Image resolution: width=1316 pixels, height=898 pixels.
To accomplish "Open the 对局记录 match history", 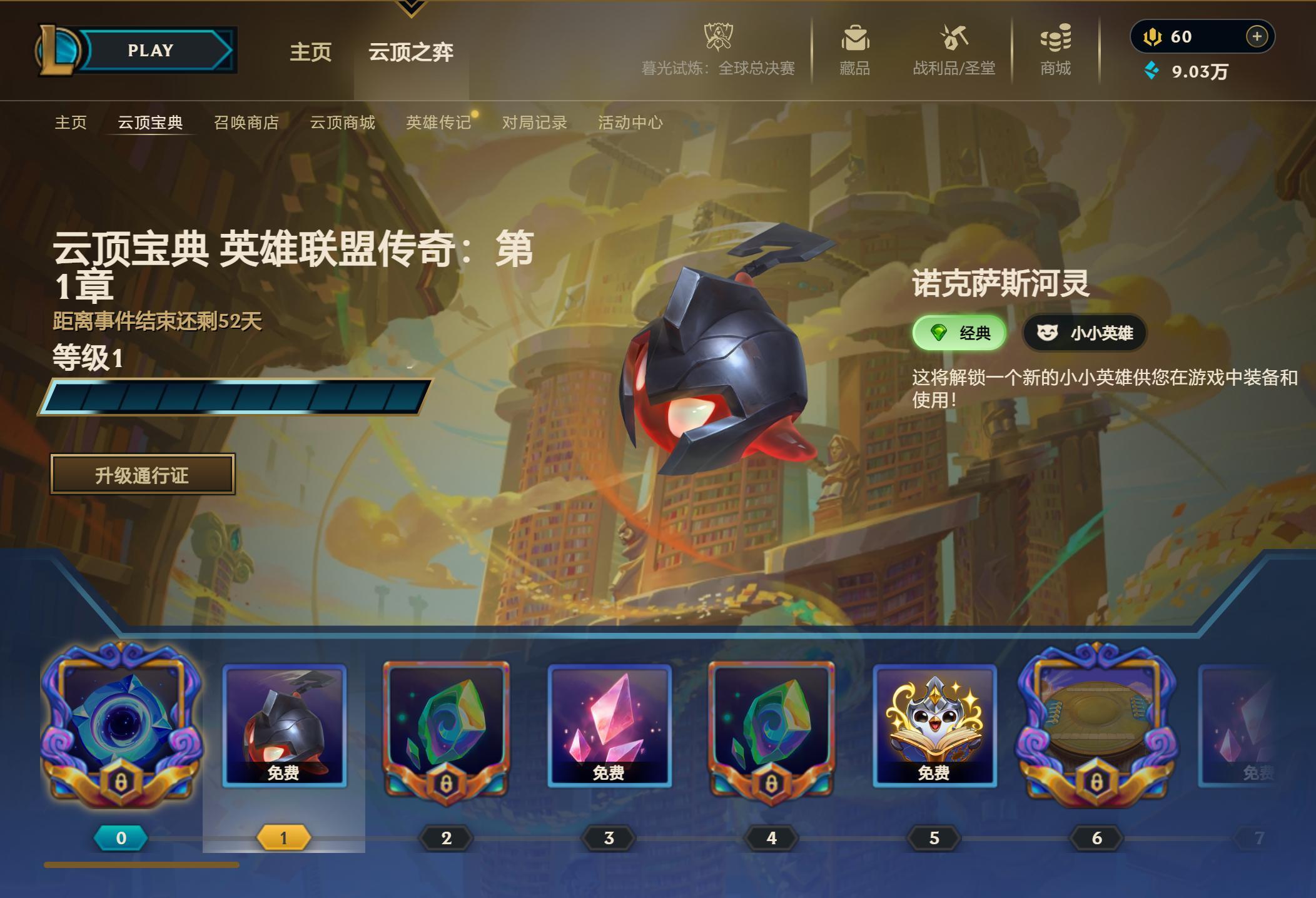I will coord(534,123).
